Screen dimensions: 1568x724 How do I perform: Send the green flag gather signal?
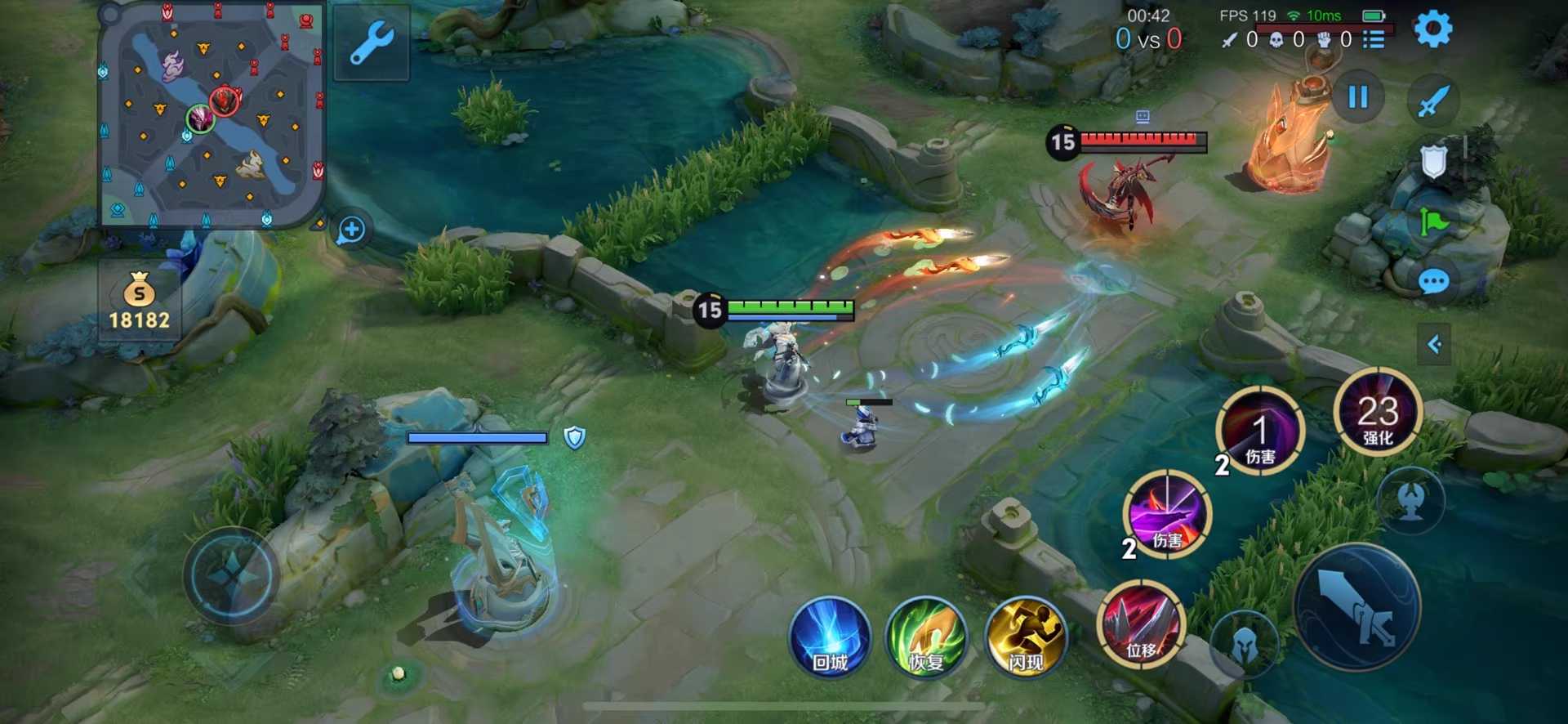(x=1433, y=221)
